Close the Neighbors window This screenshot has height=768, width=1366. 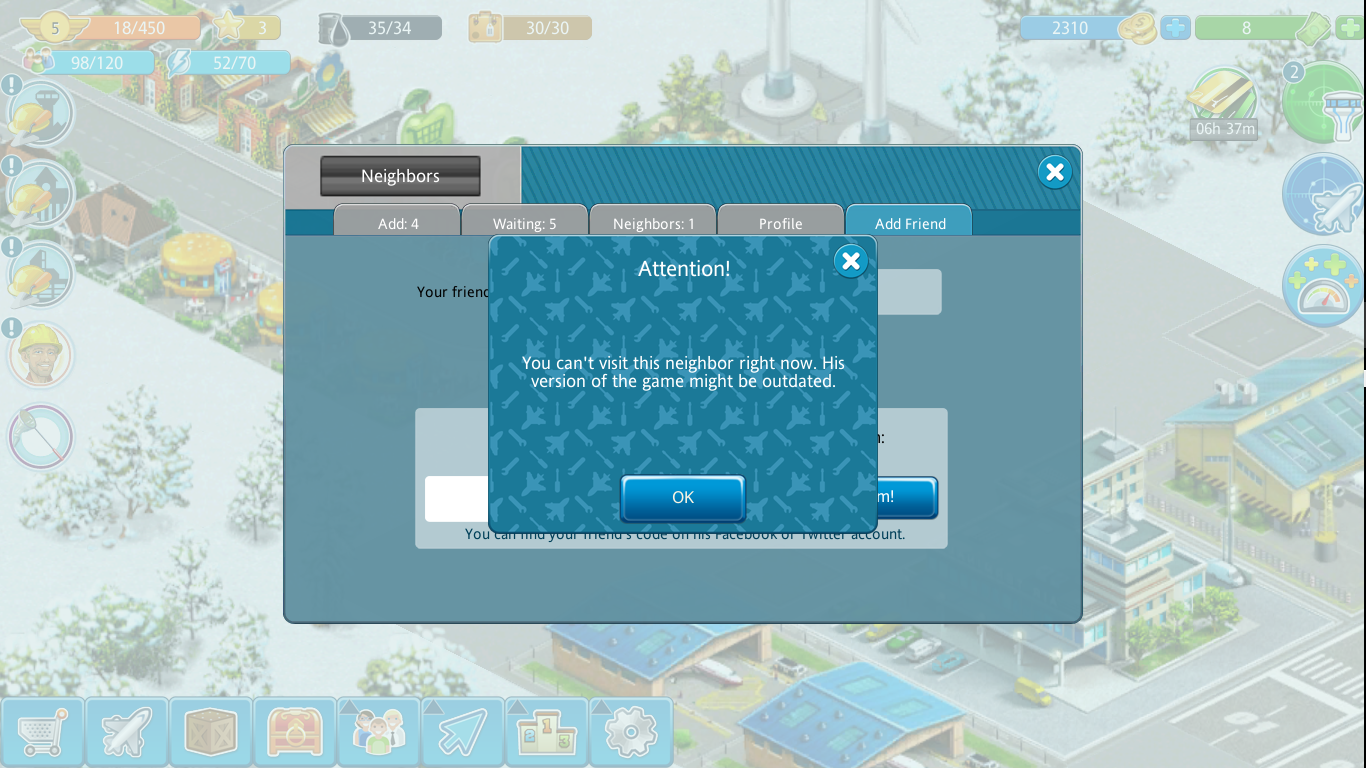pos(1054,172)
